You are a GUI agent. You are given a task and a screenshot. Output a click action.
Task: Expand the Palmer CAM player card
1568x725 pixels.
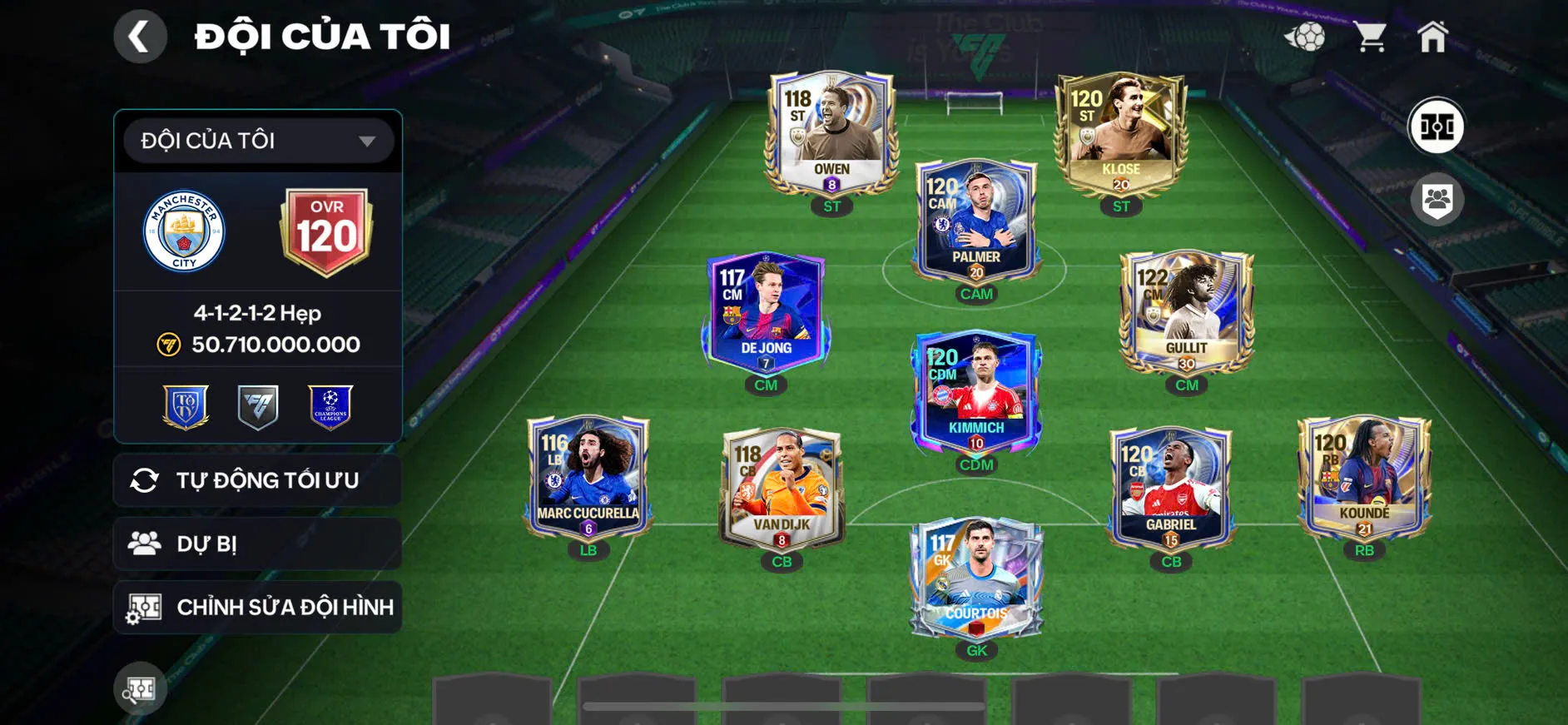(976, 218)
